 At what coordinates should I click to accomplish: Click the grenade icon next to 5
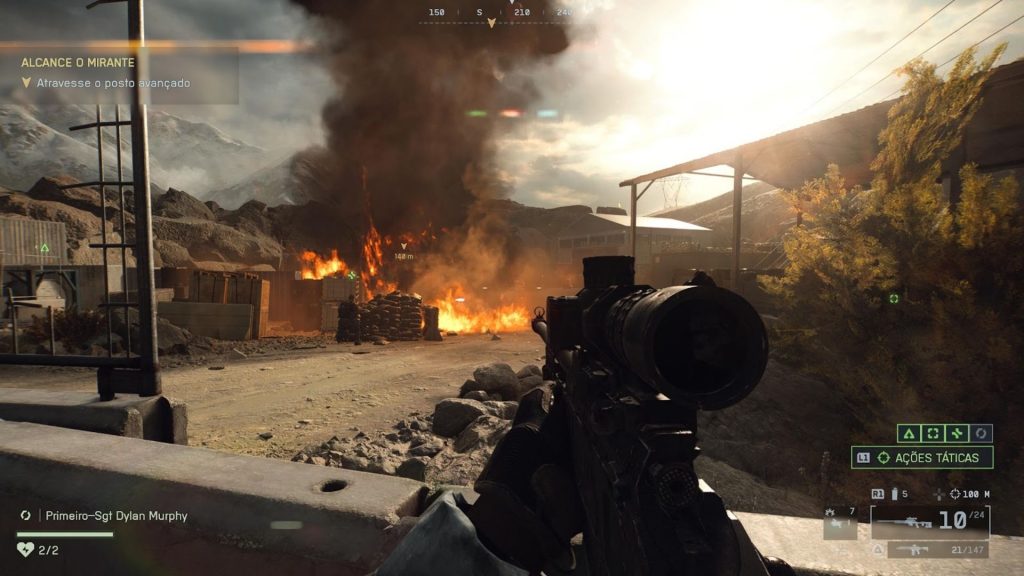[x=894, y=494]
